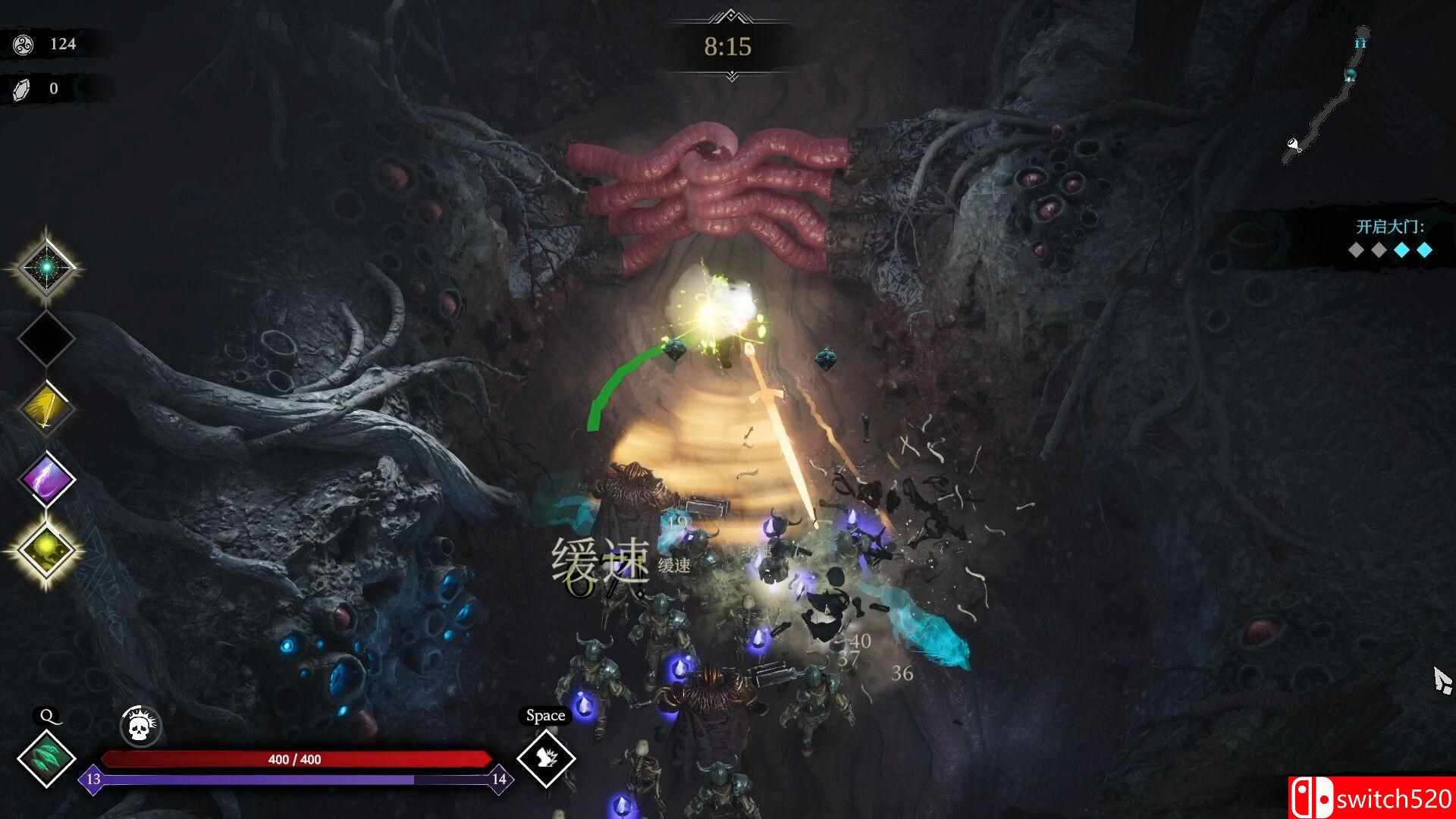This screenshot has height=819, width=1456.
Task: Click the skull kill-counter icon
Action: point(140,726)
